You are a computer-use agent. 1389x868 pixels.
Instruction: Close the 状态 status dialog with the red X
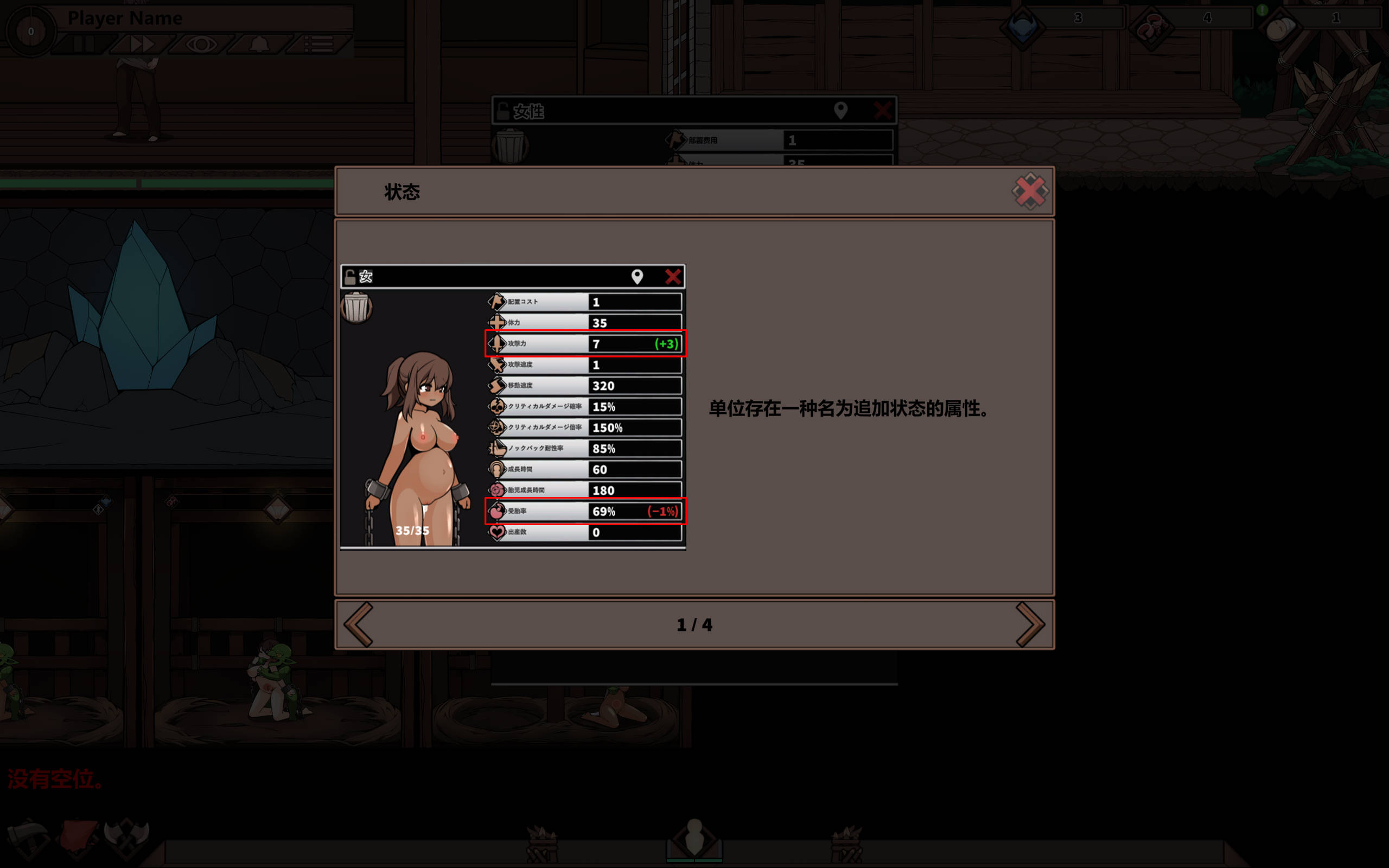(x=1031, y=191)
